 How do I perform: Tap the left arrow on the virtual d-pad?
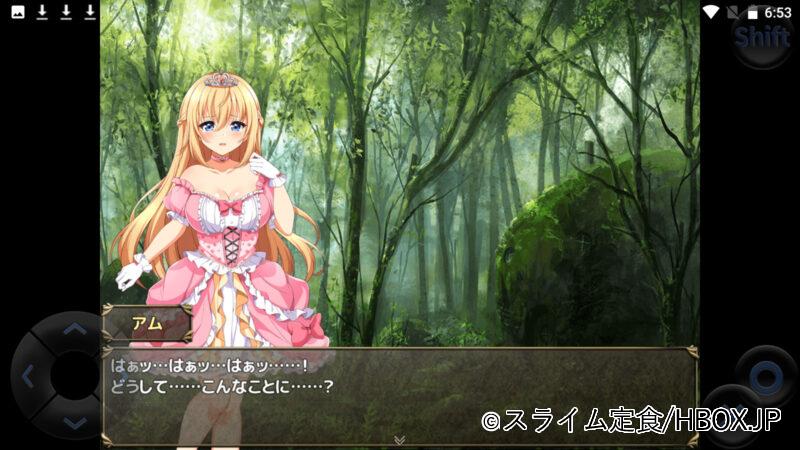click(x=28, y=377)
